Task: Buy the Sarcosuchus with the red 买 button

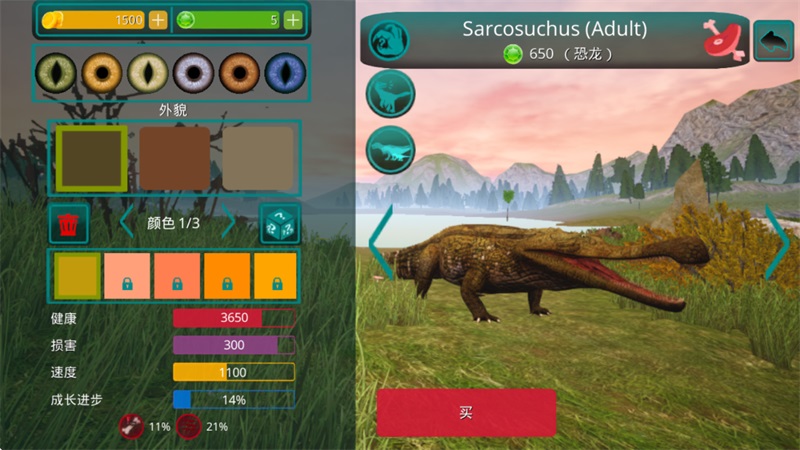Action: pos(466,412)
